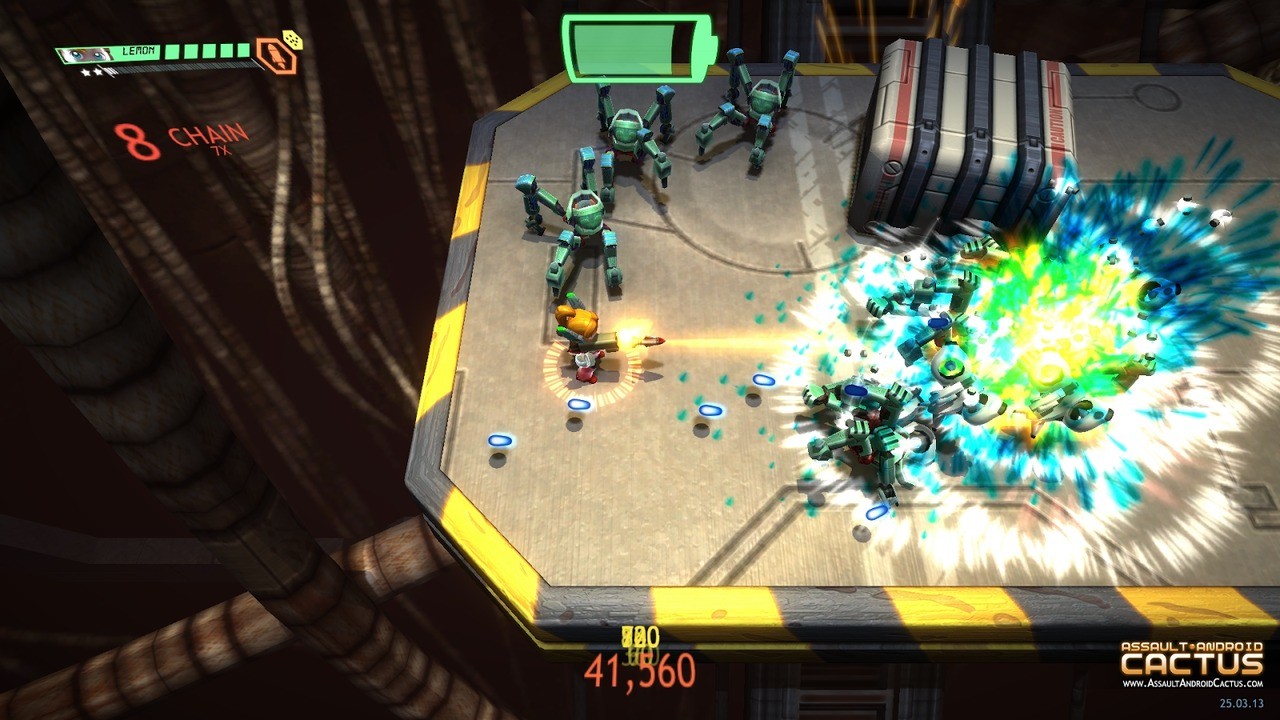Click the last green health segment
The width and height of the screenshot is (1280, 720).
pyautogui.click(x=243, y=50)
